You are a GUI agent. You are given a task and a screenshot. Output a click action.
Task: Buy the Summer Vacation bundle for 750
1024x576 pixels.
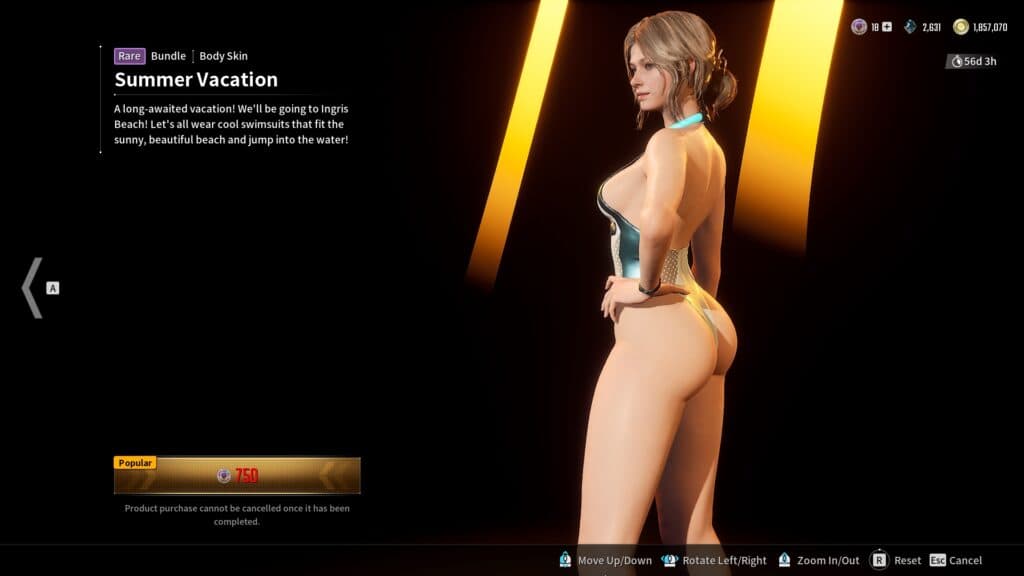pyautogui.click(x=237, y=476)
